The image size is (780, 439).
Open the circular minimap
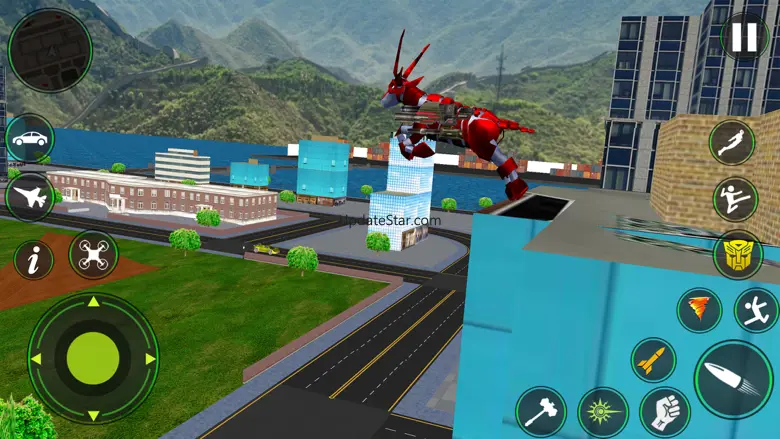tap(48, 50)
